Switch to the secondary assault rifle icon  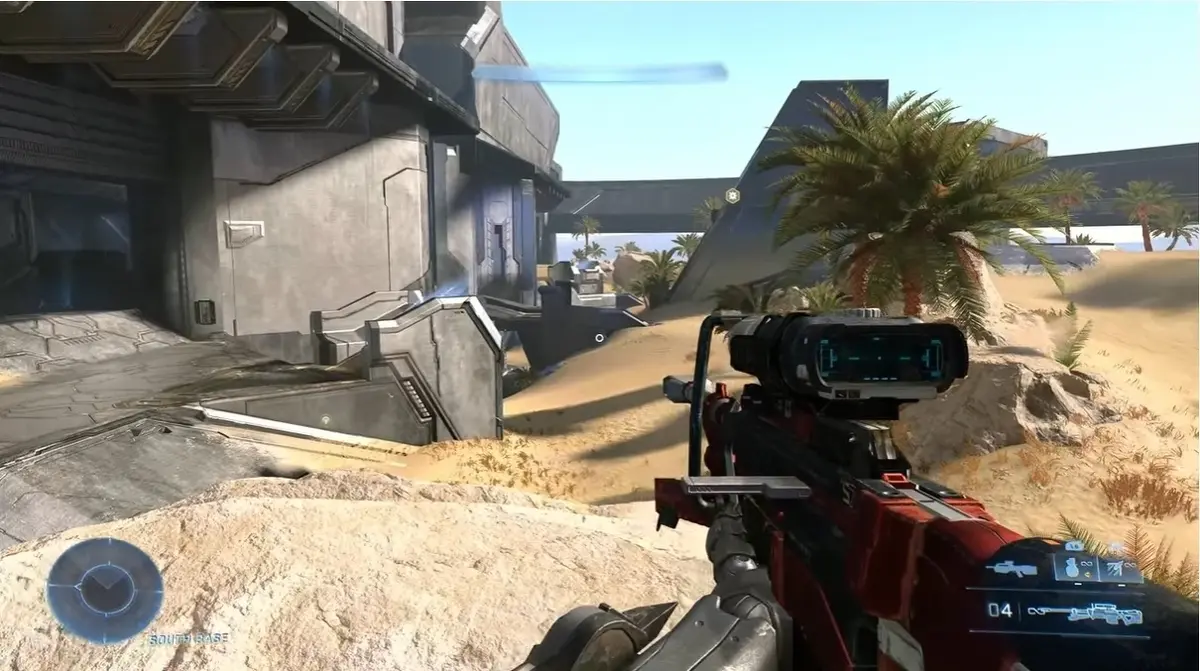click(1011, 569)
